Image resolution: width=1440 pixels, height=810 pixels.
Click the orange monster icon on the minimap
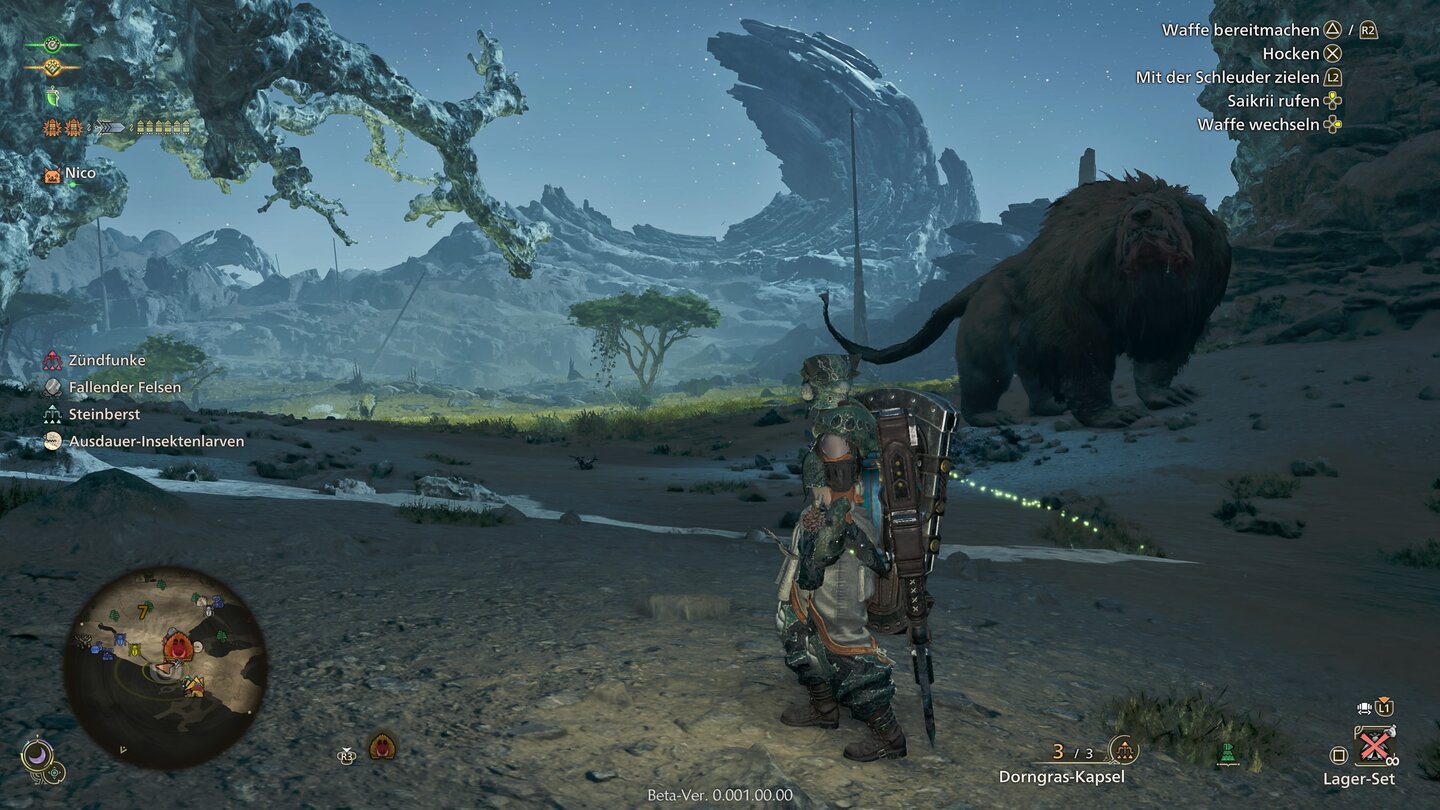tap(178, 645)
